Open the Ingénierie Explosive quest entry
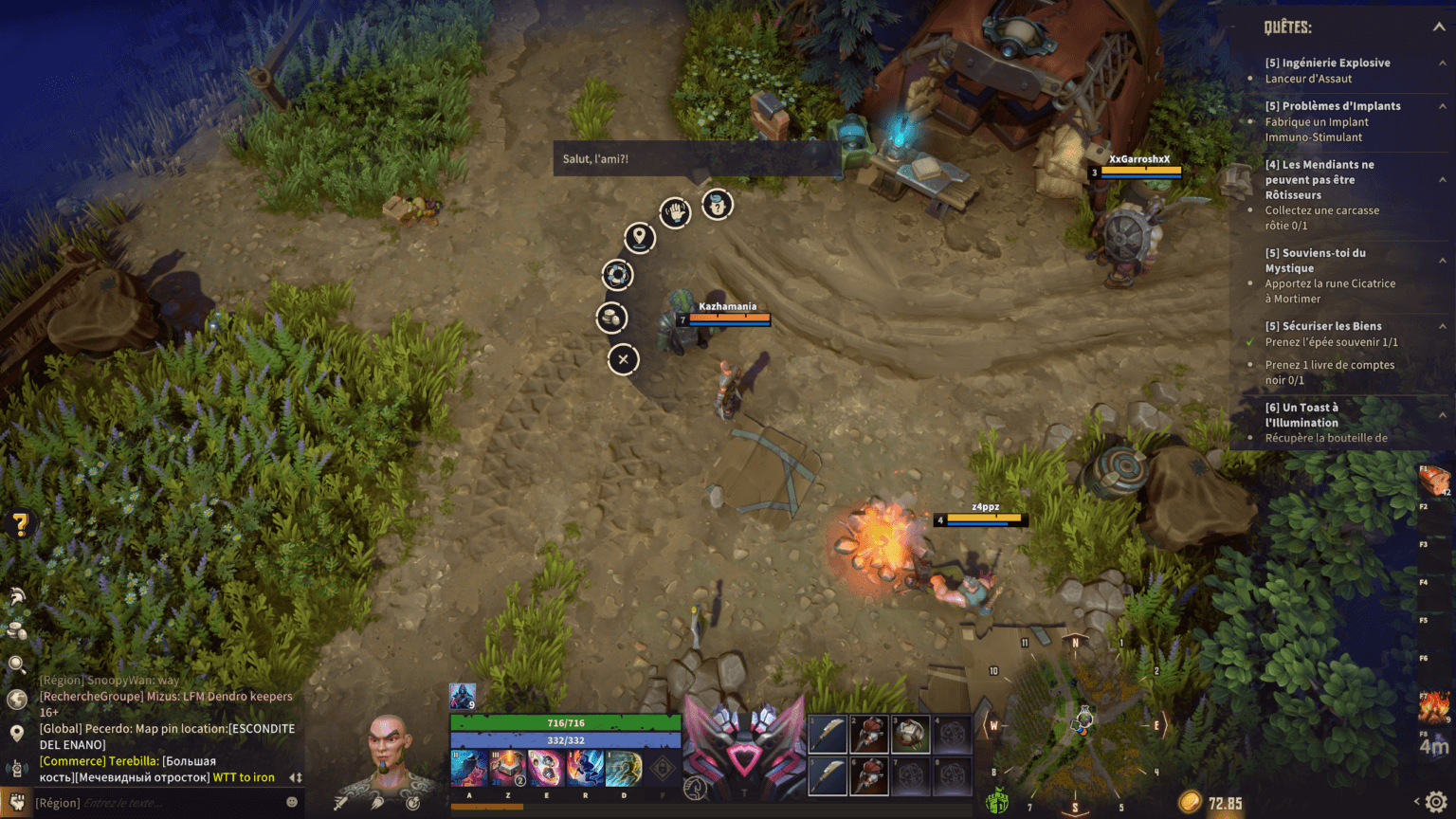This screenshot has width=1456, height=819. tap(1327, 63)
